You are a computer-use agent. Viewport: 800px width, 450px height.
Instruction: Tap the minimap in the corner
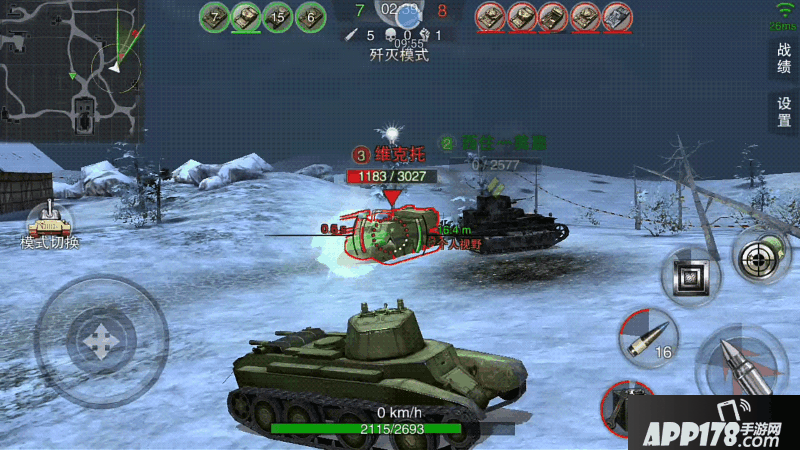coord(70,68)
